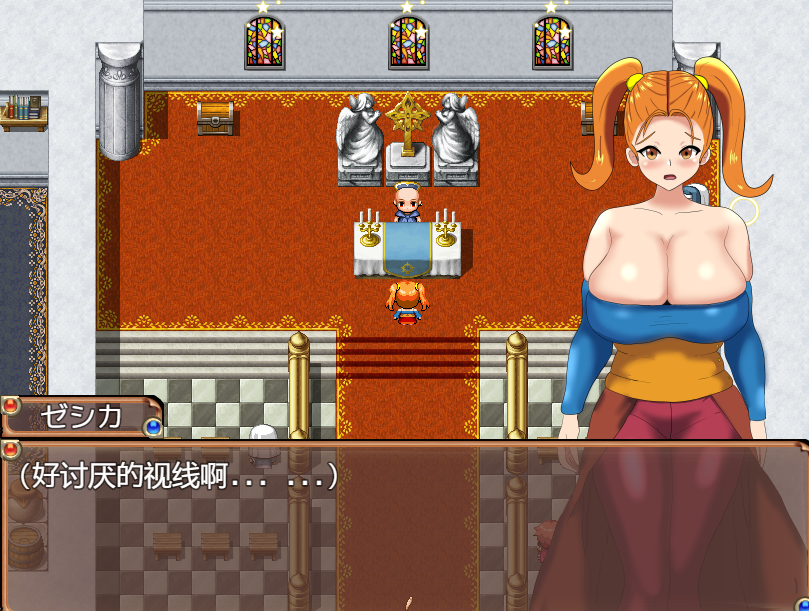
Task: Click the feather continue indicator
Action: 407,602
